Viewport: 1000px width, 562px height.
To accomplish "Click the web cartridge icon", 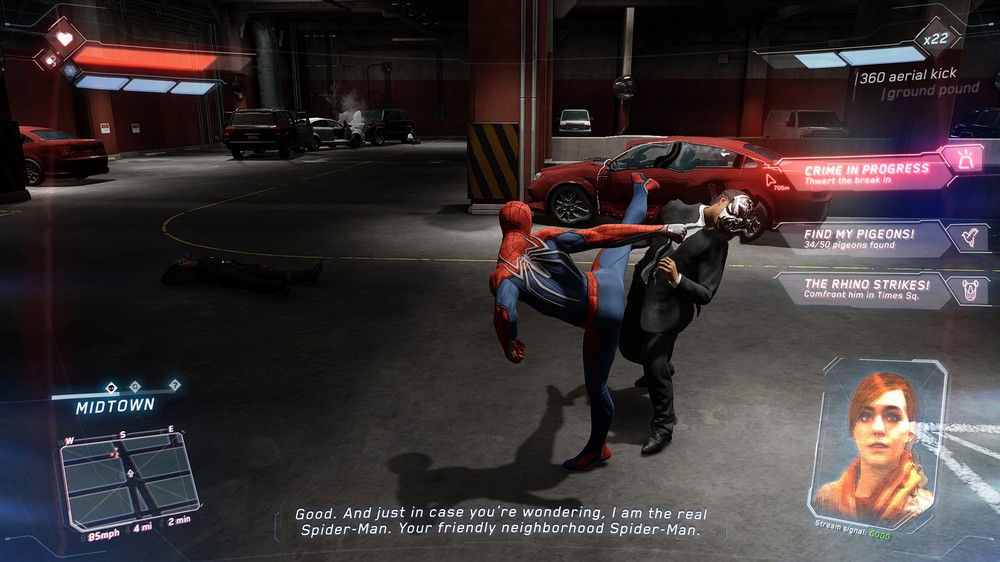I will (x=50, y=60).
